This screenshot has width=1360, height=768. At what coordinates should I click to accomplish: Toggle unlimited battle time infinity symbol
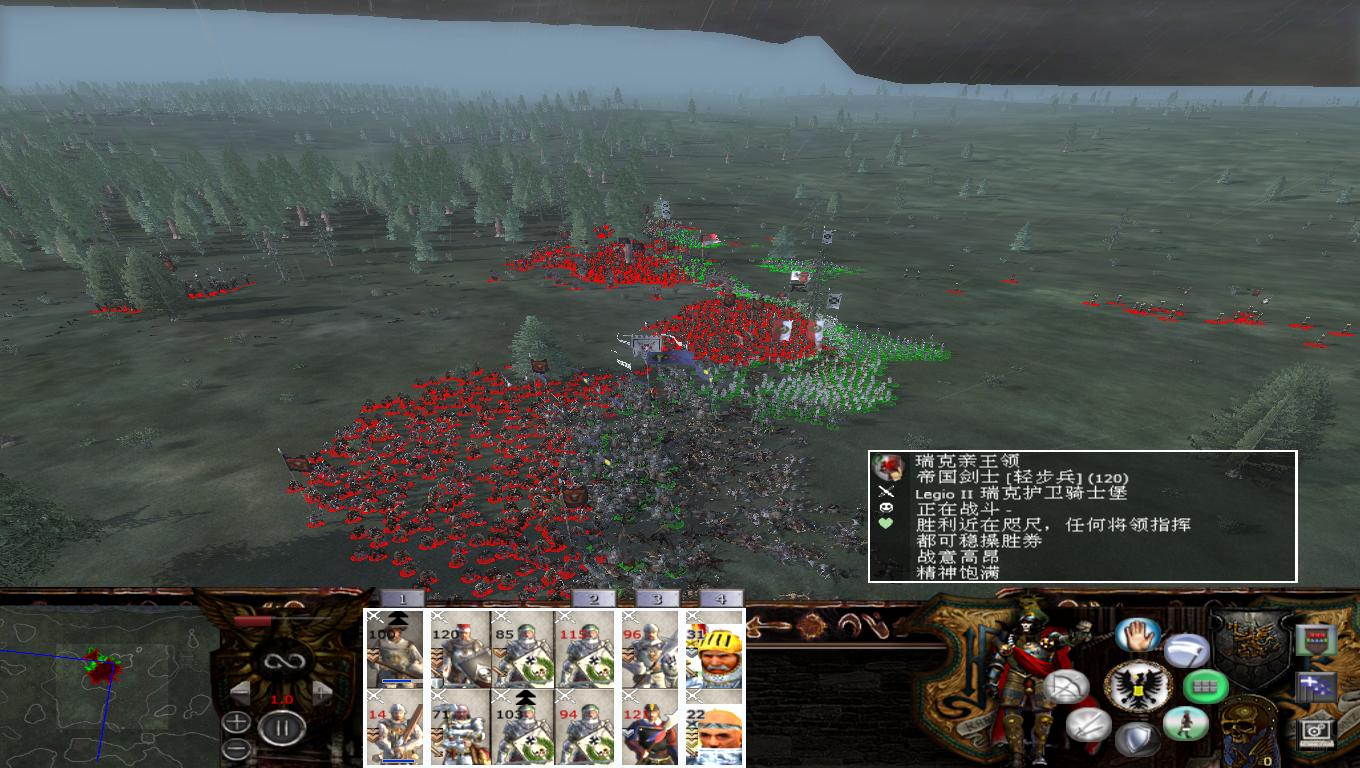pos(284,662)
